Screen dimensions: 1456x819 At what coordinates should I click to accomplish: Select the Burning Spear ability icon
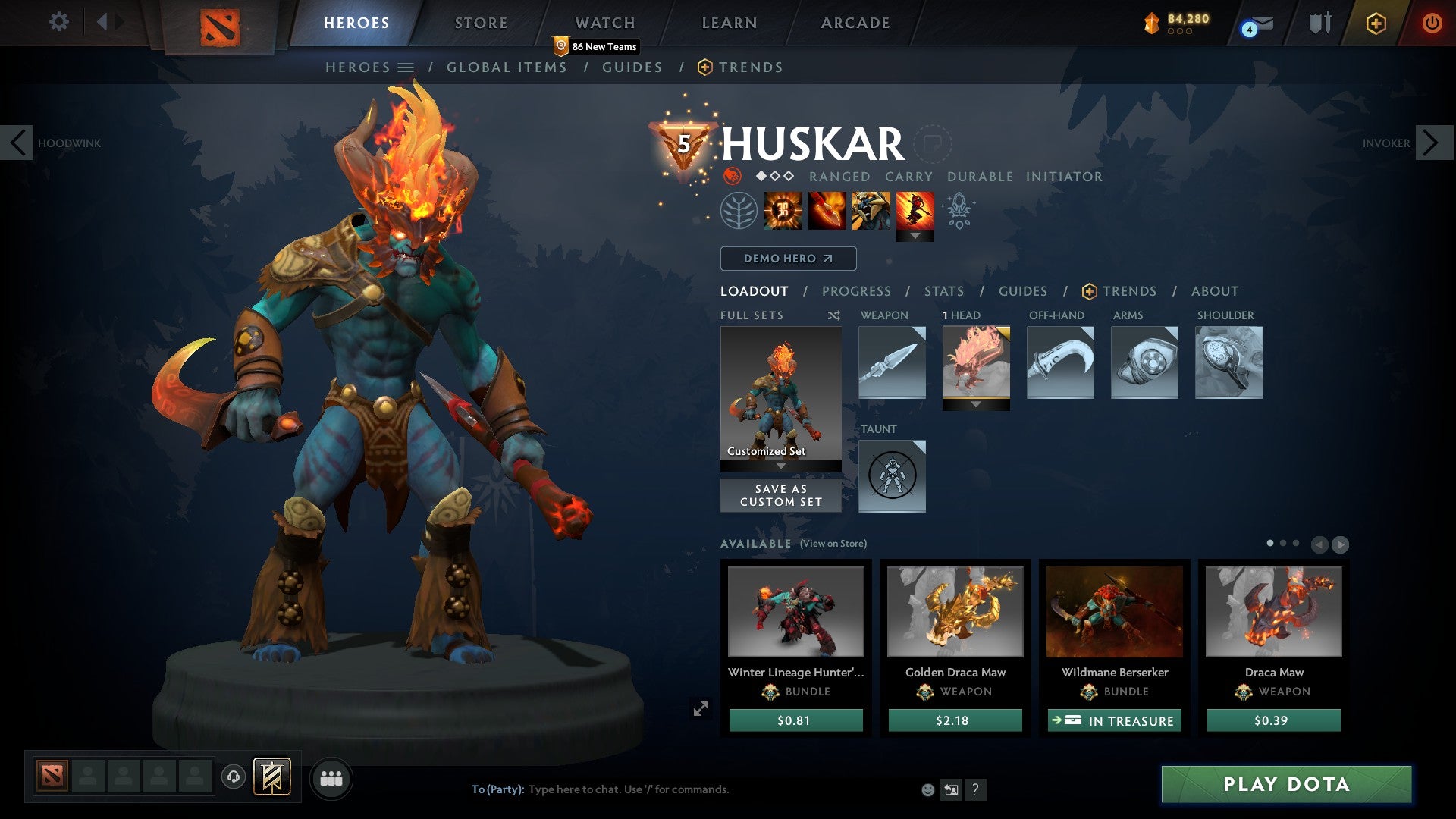click(x=826, y=213)
